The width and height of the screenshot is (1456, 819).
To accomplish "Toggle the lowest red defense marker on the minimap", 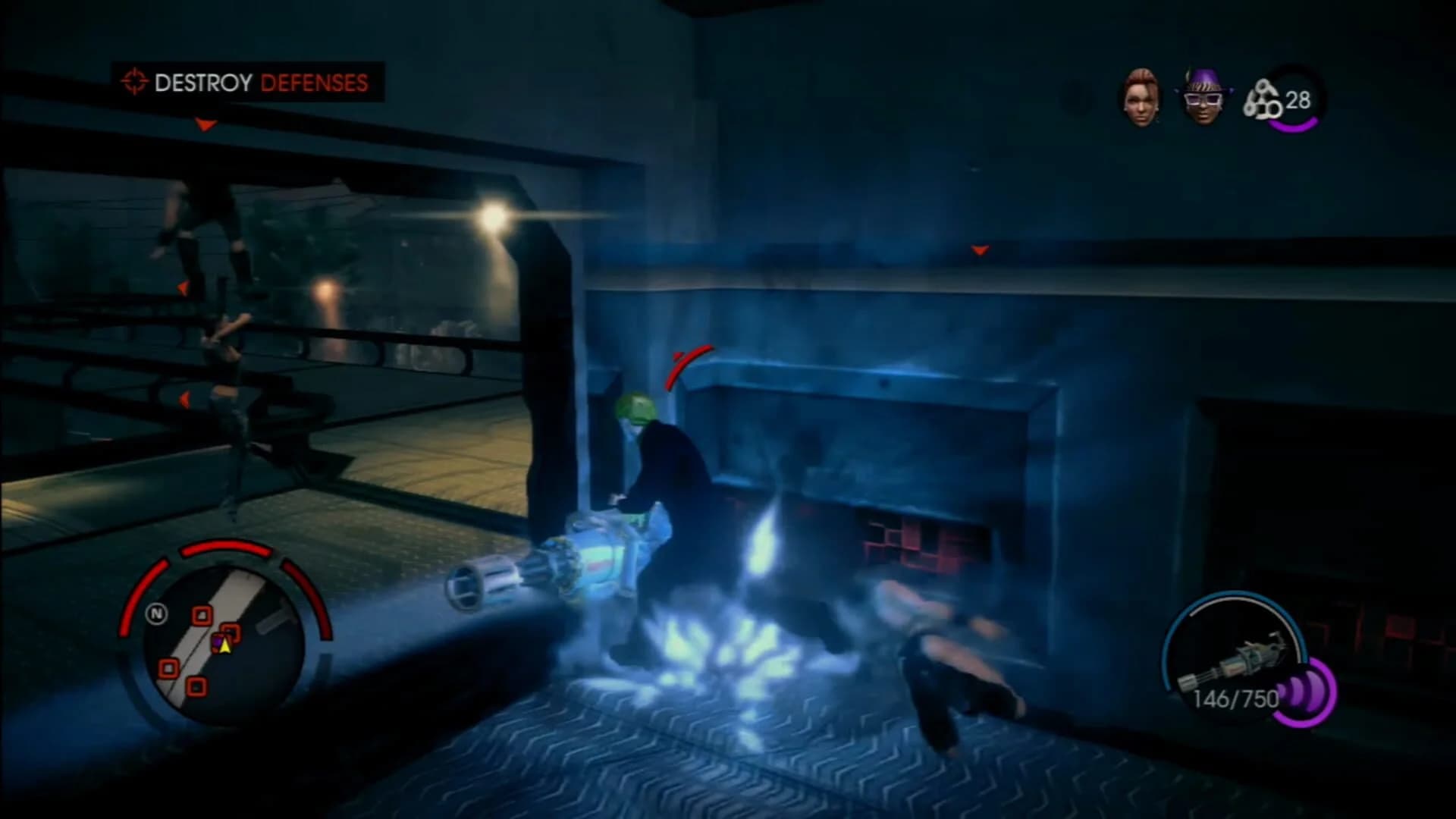I will click(196, 685).
